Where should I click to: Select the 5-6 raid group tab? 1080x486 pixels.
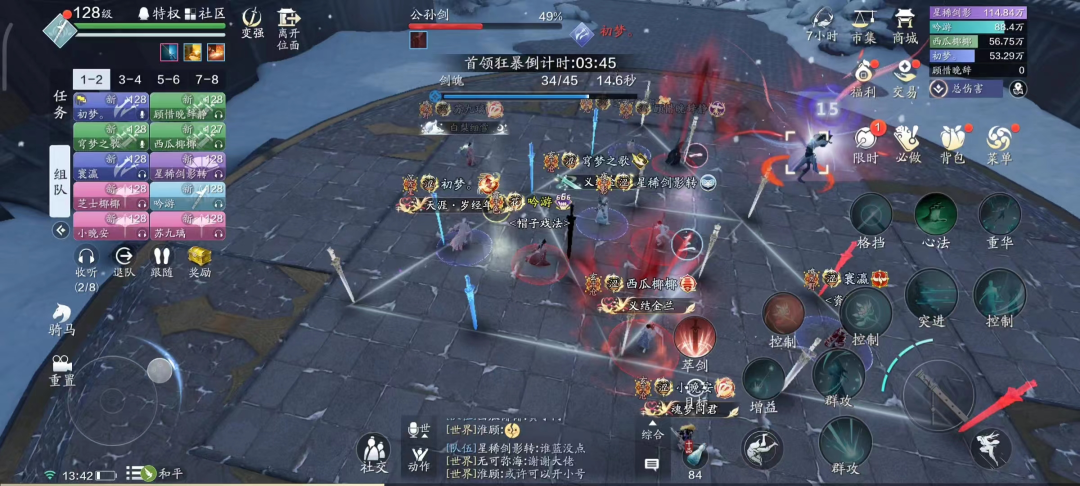[x=168, y=79]
